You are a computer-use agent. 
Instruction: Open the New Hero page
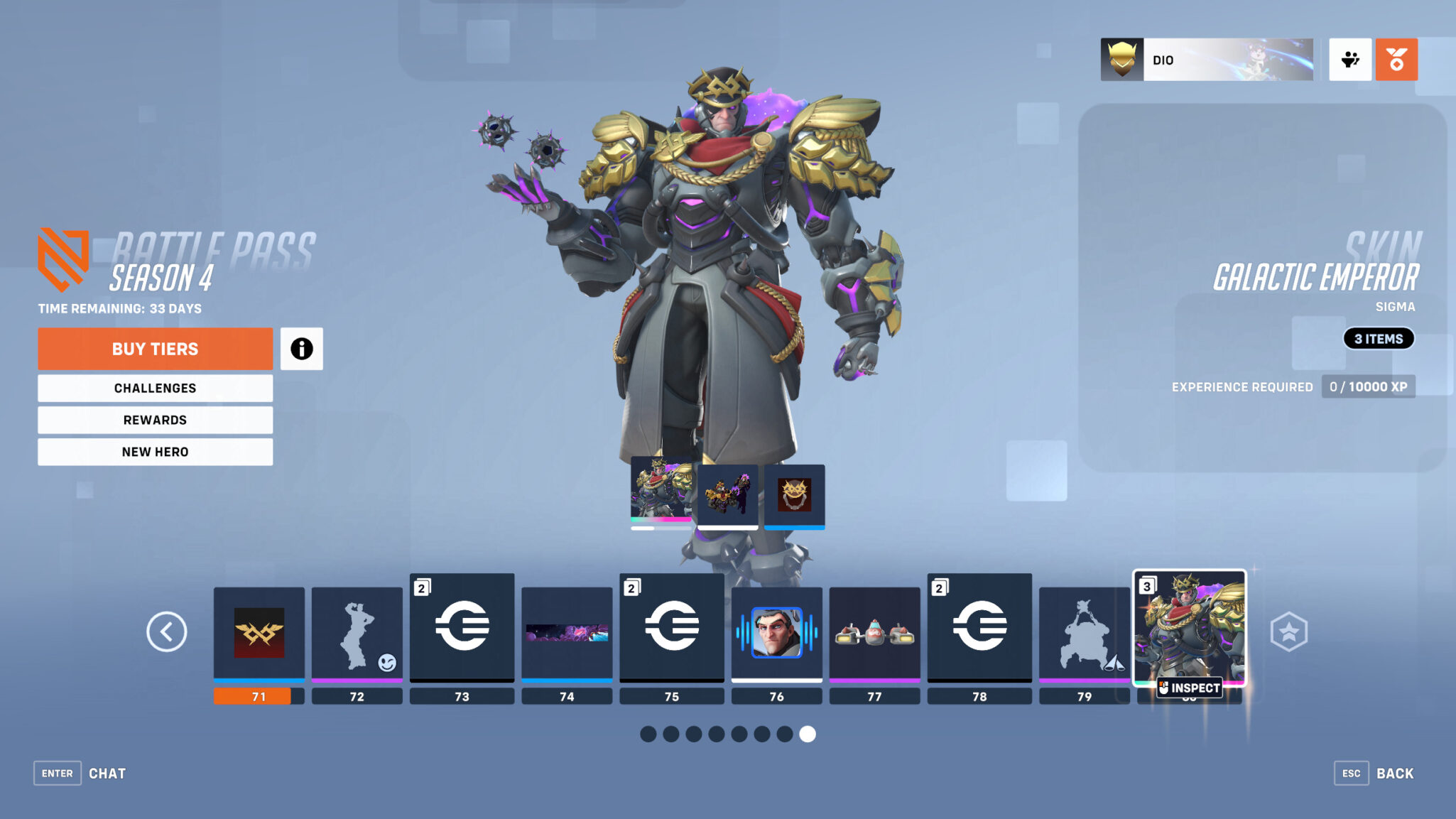(155, 452)
